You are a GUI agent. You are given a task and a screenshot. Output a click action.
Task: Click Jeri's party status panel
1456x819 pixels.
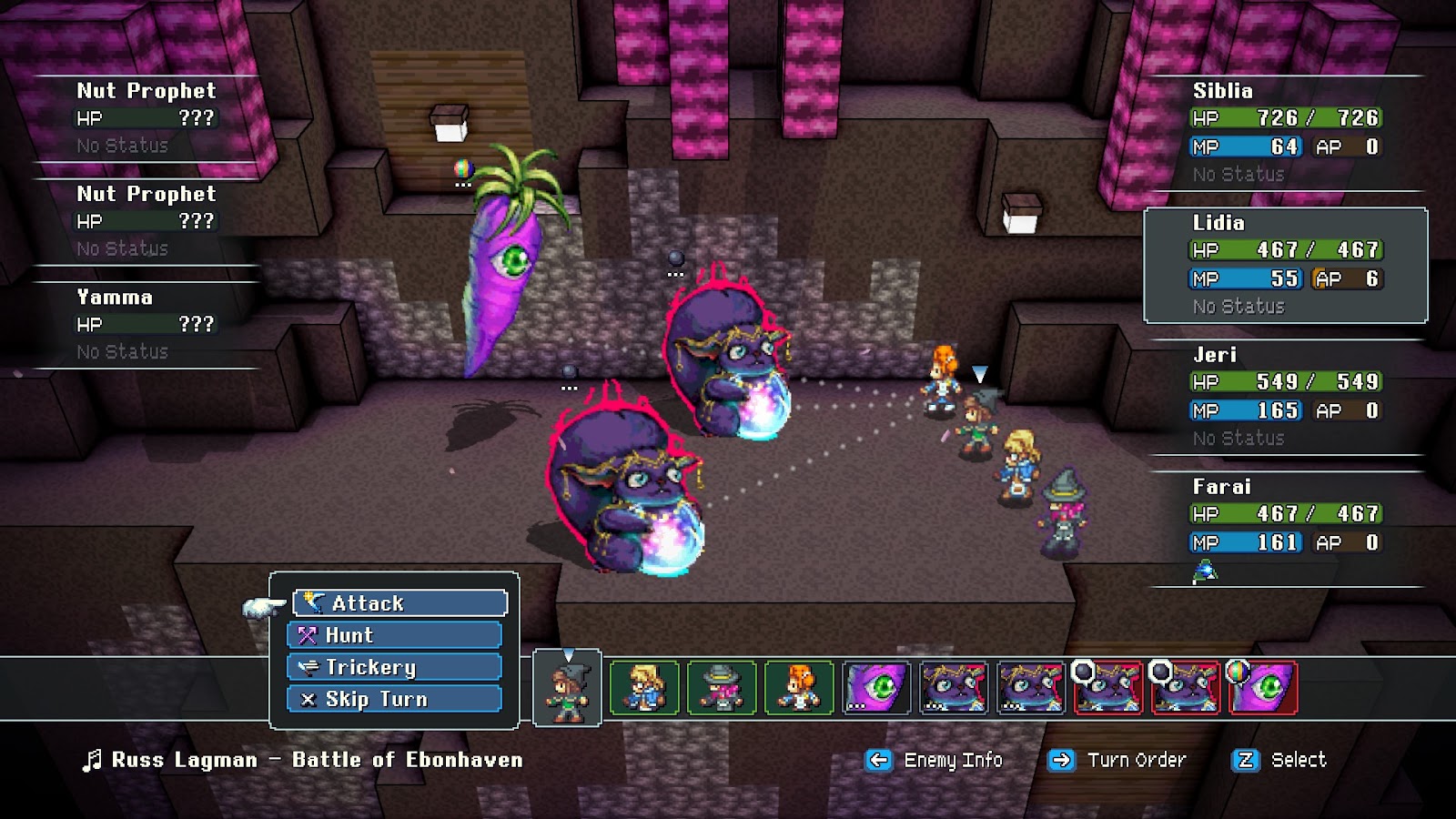tap(1285, 397)
